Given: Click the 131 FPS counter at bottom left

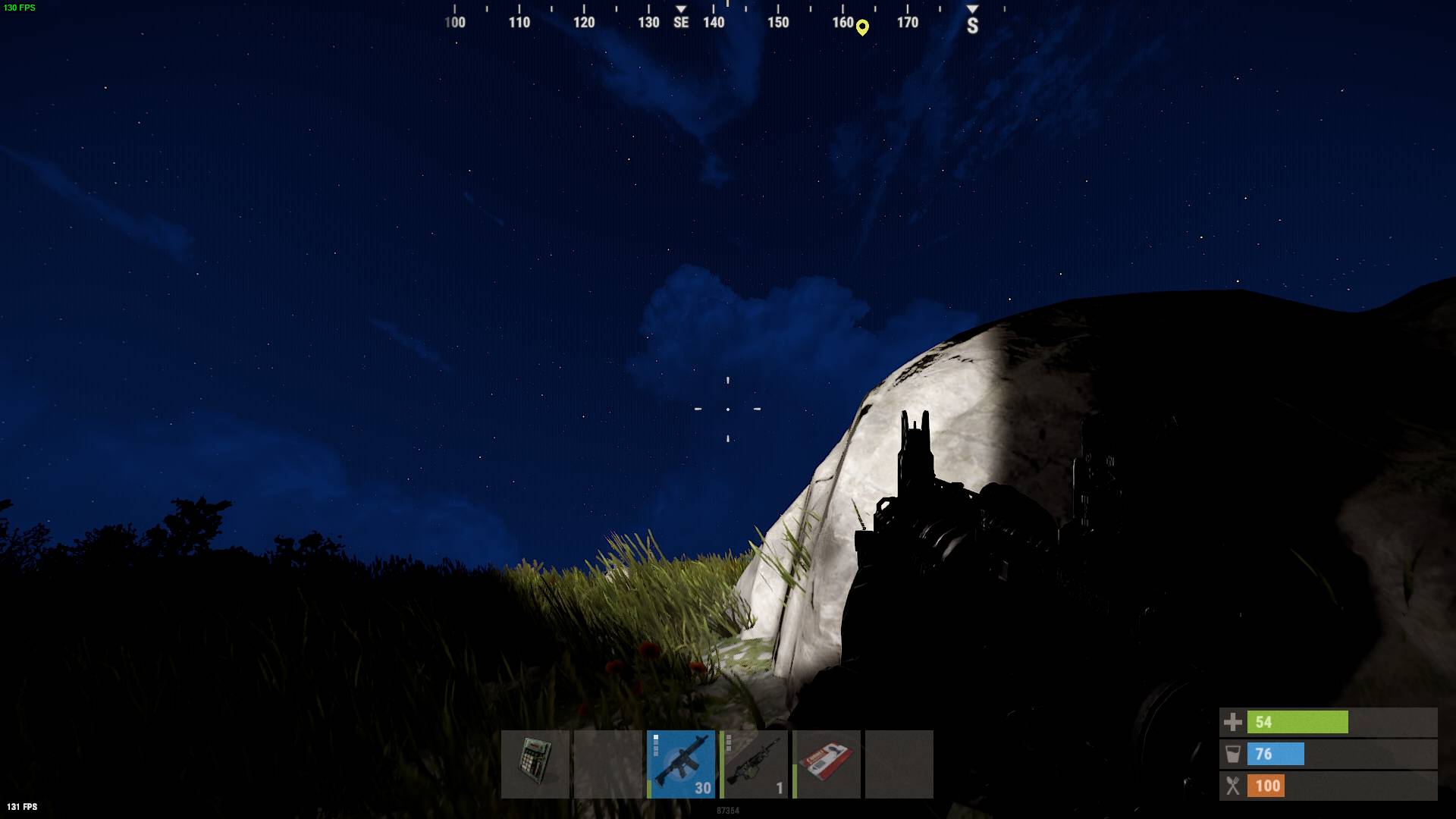Looking at the screenshot, I should [23, 806].
